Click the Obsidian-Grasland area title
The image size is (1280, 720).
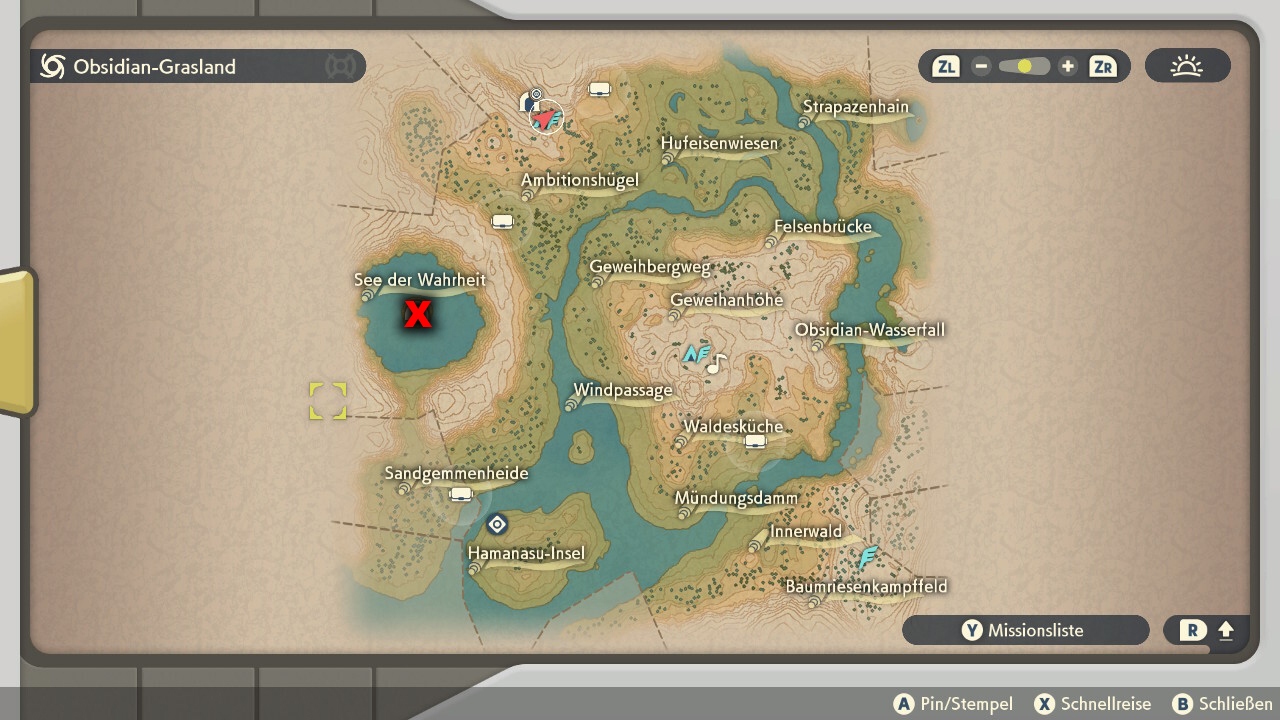coord(154,67)
